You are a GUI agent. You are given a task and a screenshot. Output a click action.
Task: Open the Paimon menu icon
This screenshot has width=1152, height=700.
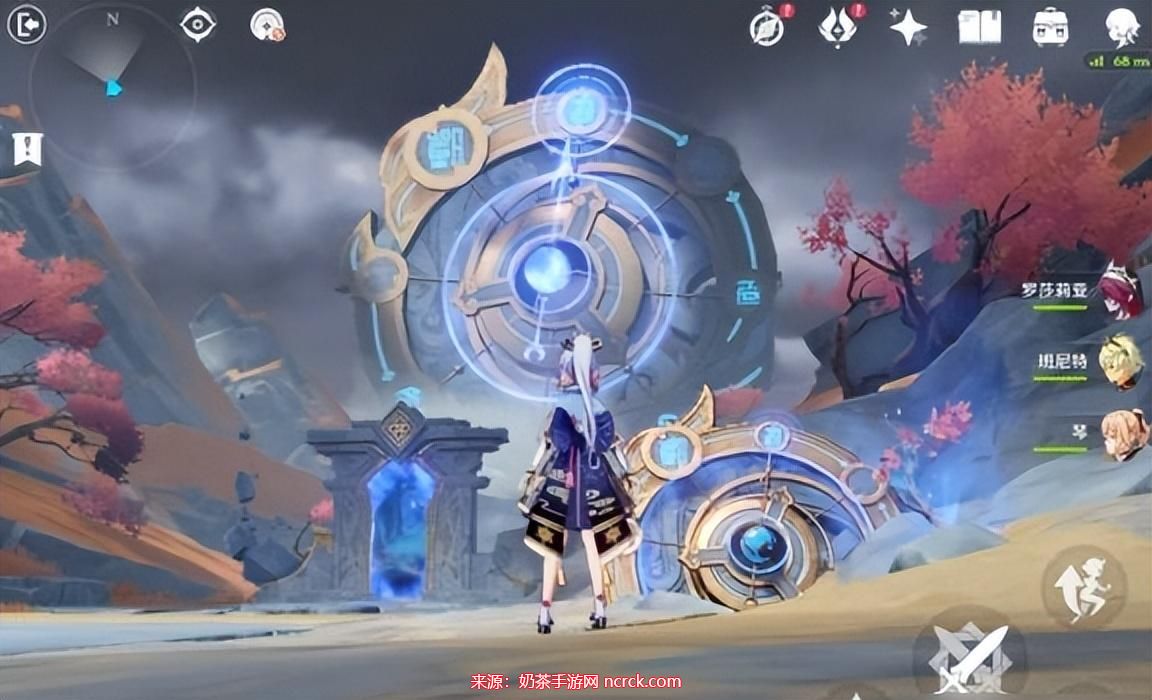pyautogui.click(x=1122, y=27)
